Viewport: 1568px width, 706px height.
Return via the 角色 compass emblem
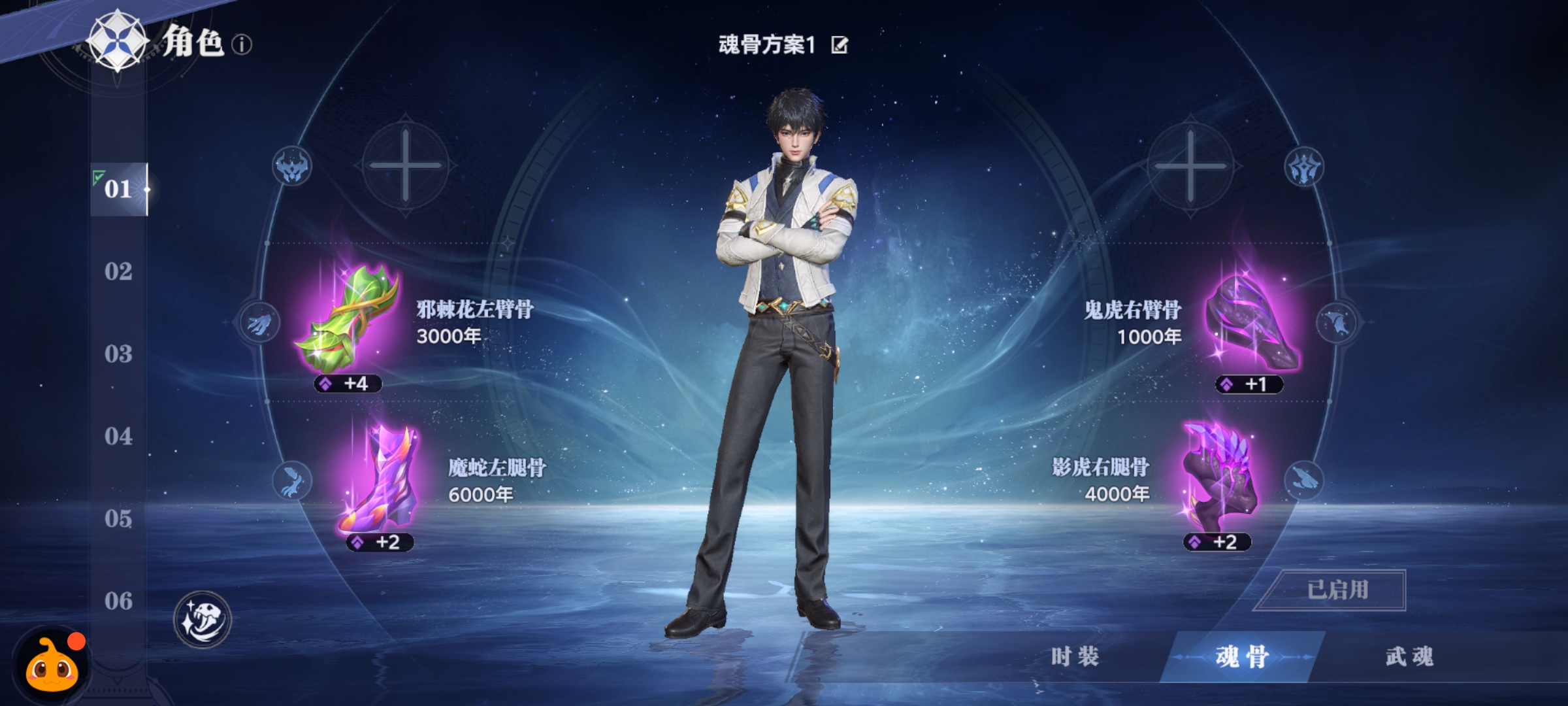118,41
